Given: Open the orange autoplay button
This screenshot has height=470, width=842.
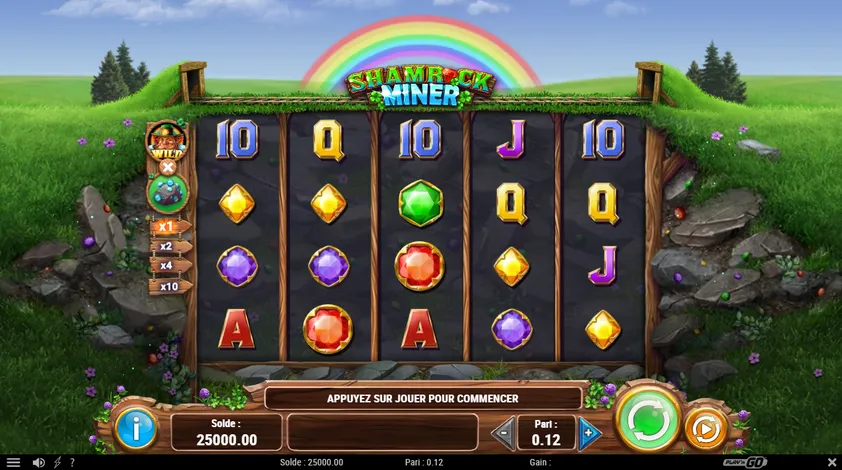Looking at the screenshot, I should point(706,430).
